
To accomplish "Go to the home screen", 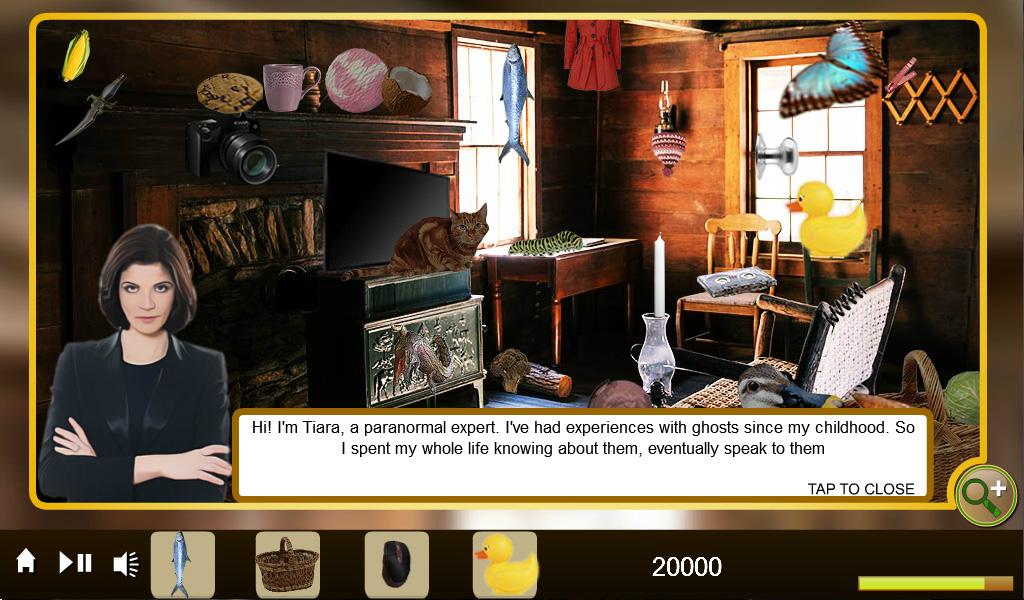I will click(x=26, y=562).
